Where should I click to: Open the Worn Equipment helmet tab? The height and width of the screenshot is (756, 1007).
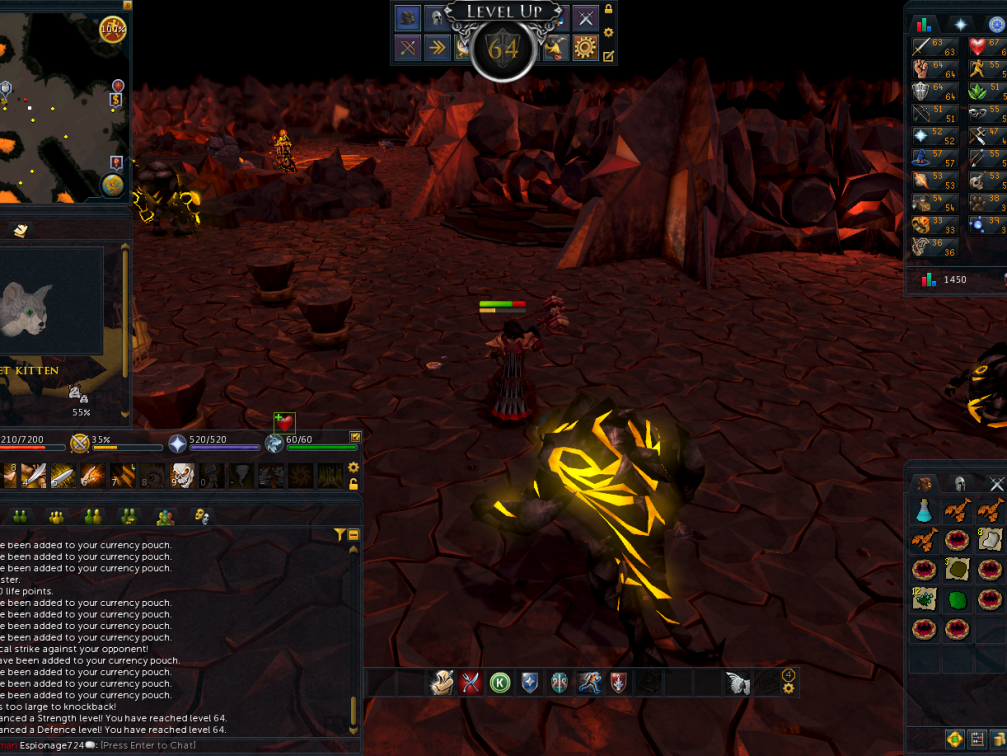pos(960,484)
